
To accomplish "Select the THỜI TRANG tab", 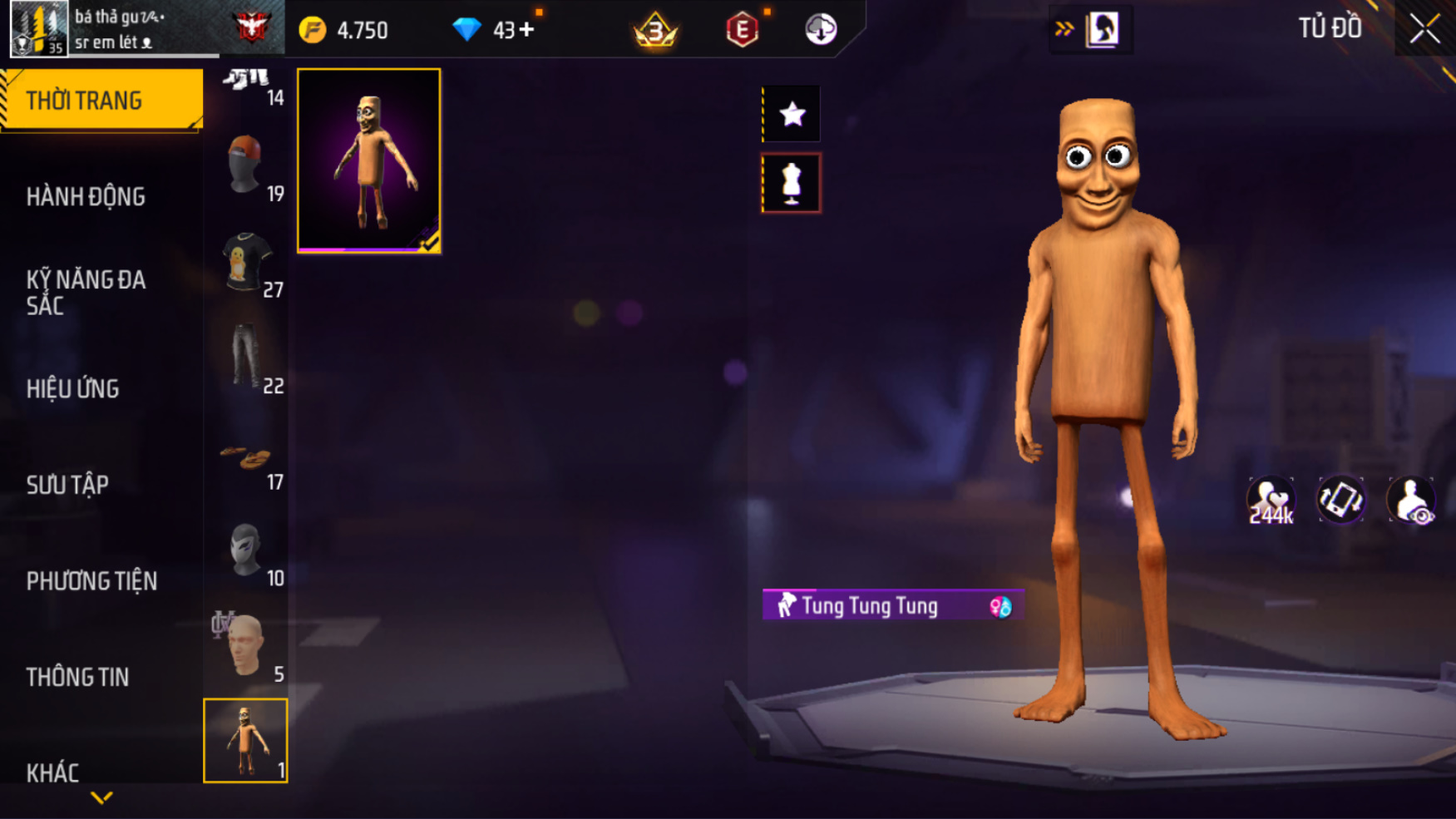I will point(100,101).
